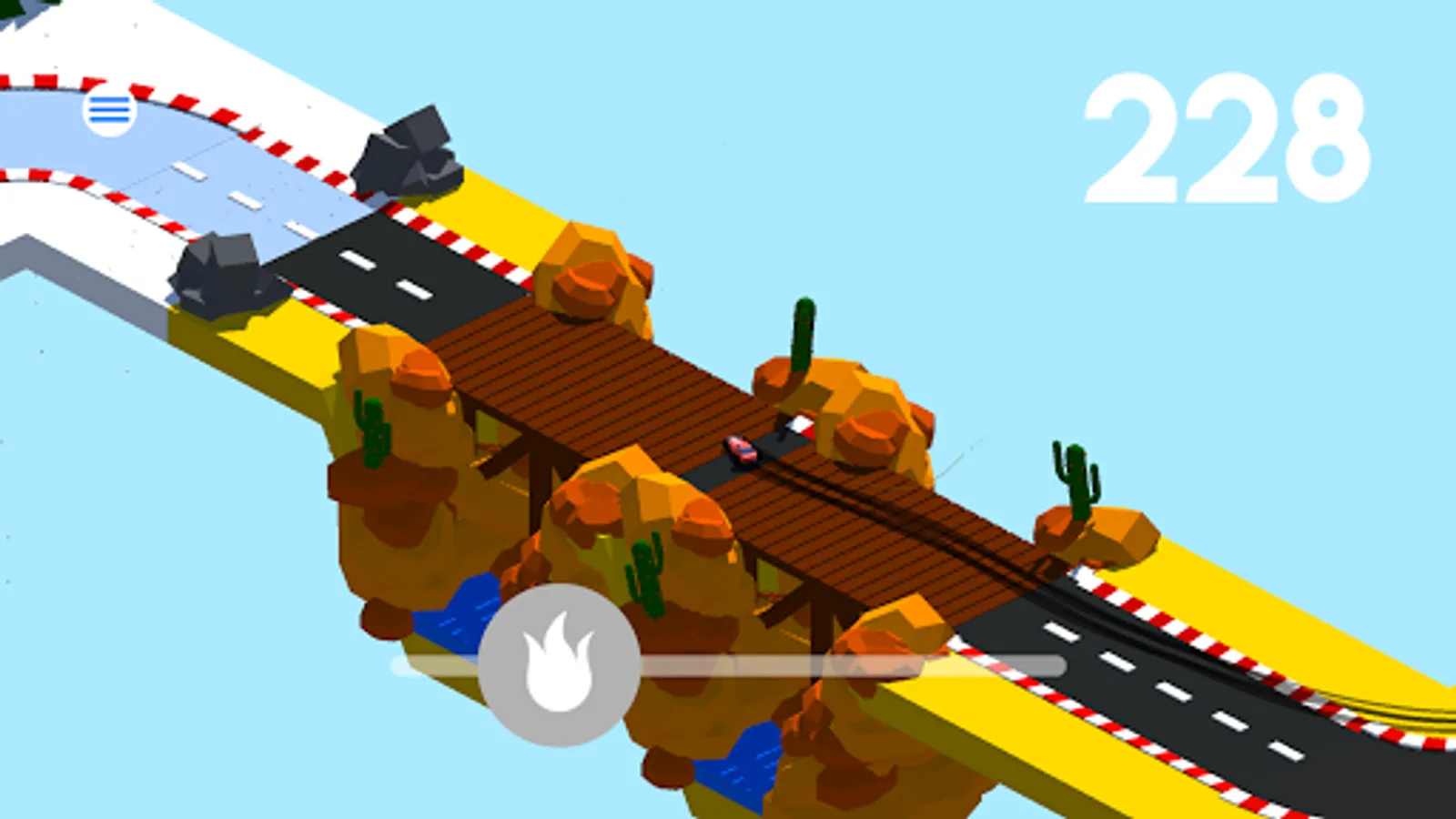Select the white flame symbol inside the circle
The width and height of the screenshot is (1456, 819).
558,664
